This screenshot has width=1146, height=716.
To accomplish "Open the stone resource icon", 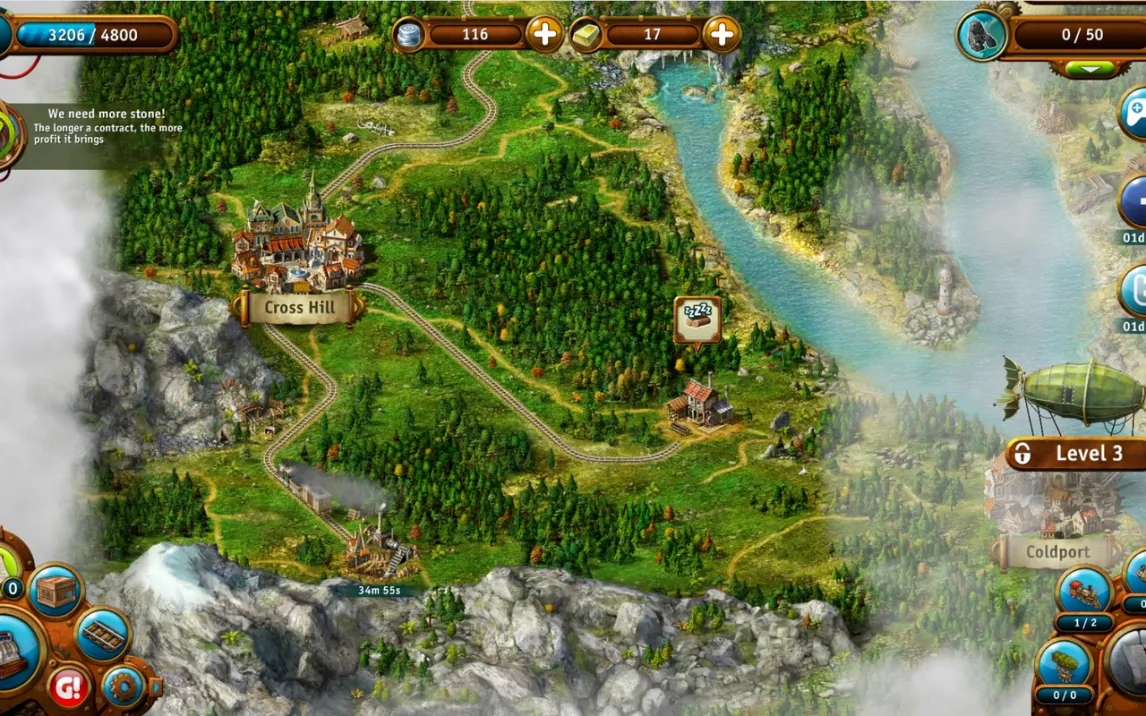I will (981, 35).
